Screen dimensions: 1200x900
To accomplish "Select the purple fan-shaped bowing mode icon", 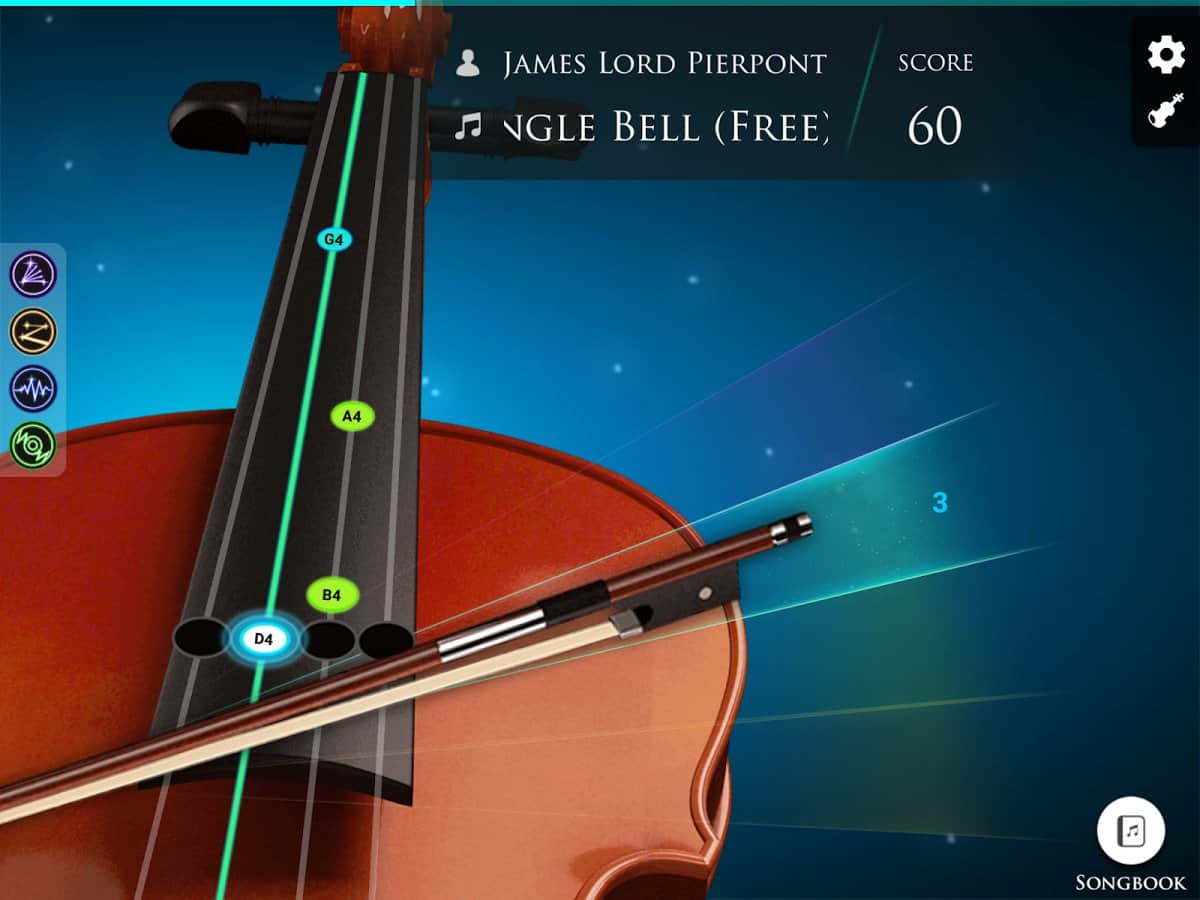I will tap(33, 275).
